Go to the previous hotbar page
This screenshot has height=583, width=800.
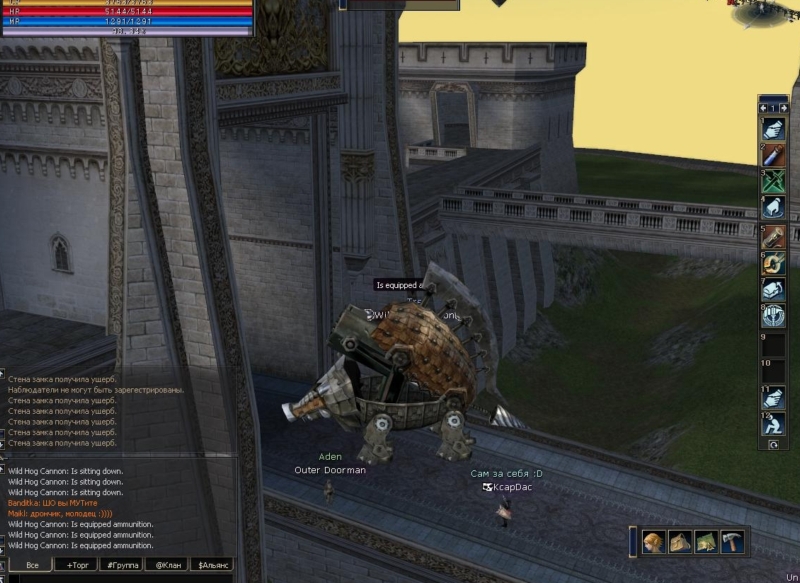pyautogui.click(x=764, y=108)
